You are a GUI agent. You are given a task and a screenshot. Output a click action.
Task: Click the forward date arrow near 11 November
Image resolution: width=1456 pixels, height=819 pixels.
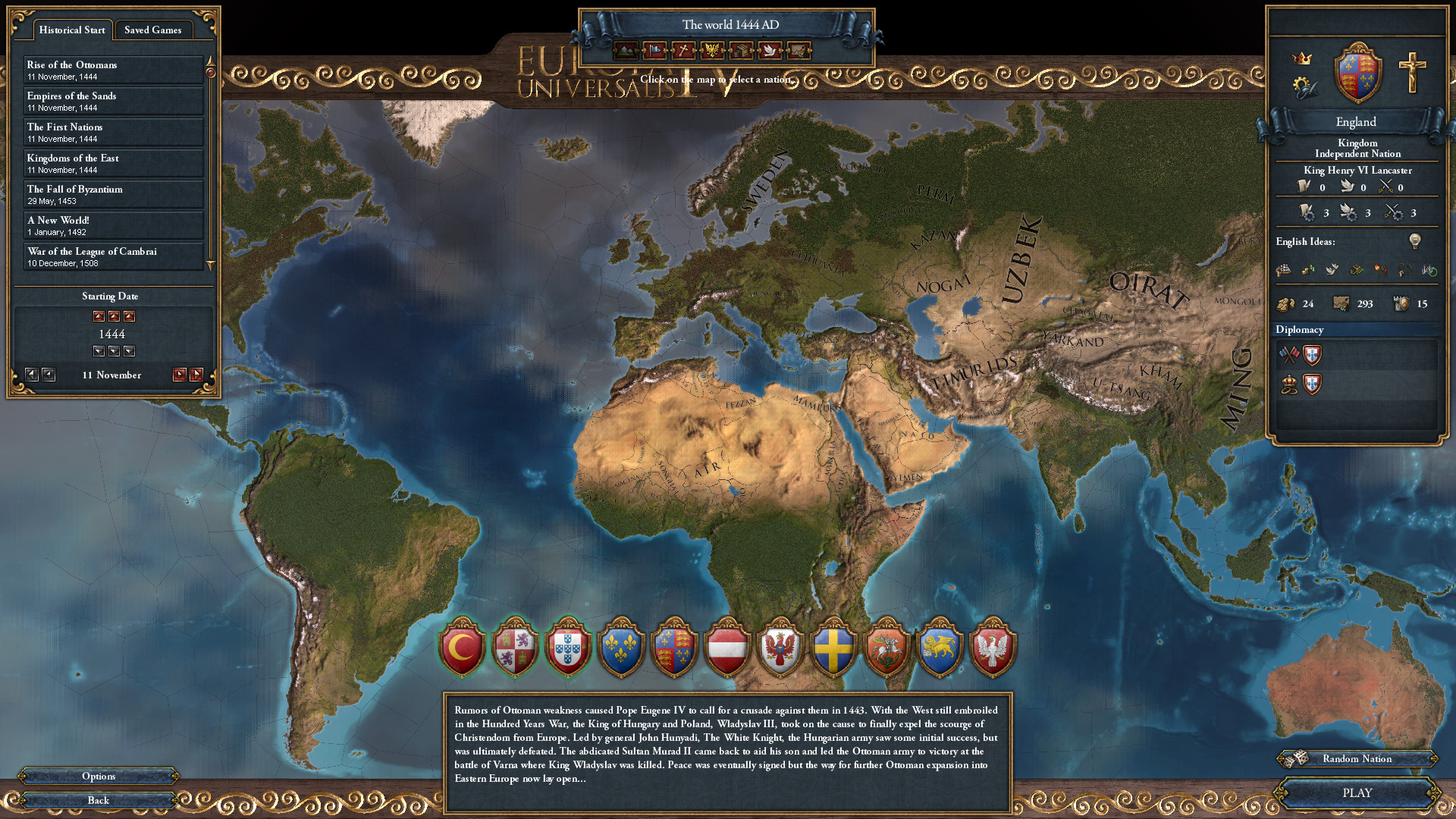point(180,374)
